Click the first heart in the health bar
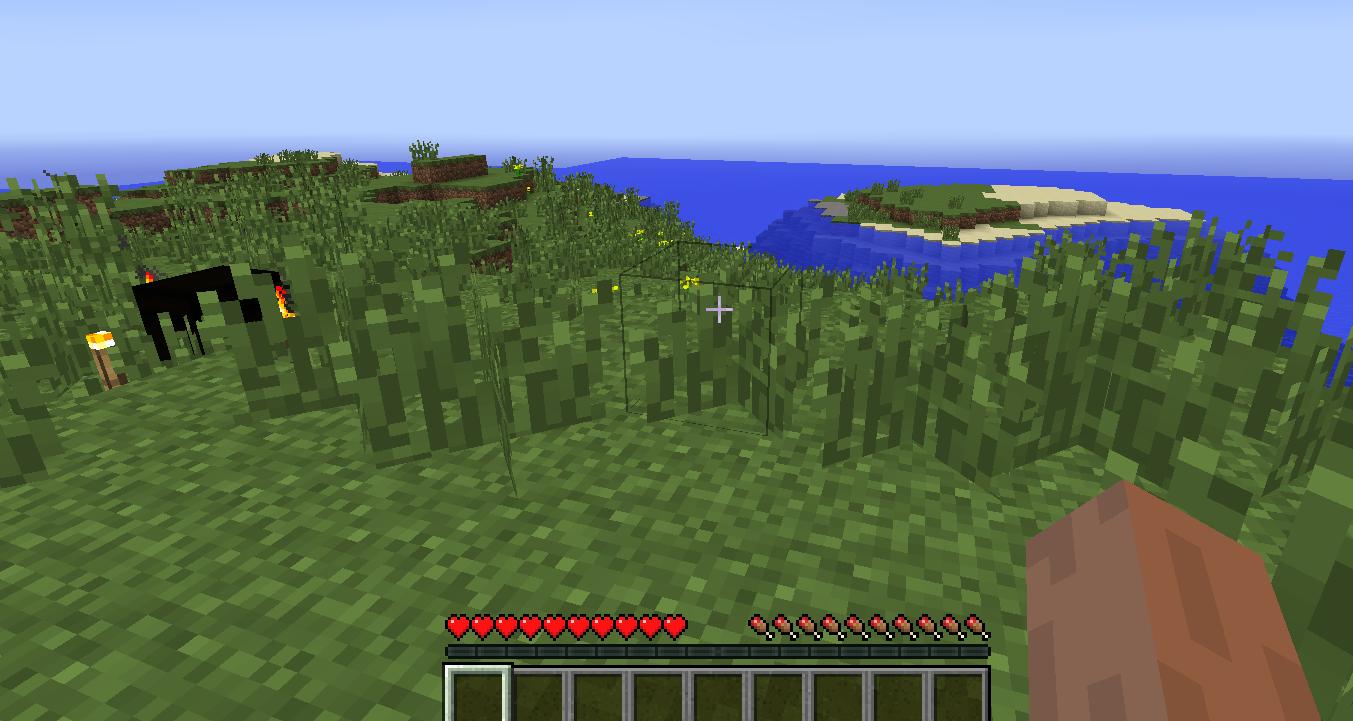 pyautogui.click(x=457, y=625)
